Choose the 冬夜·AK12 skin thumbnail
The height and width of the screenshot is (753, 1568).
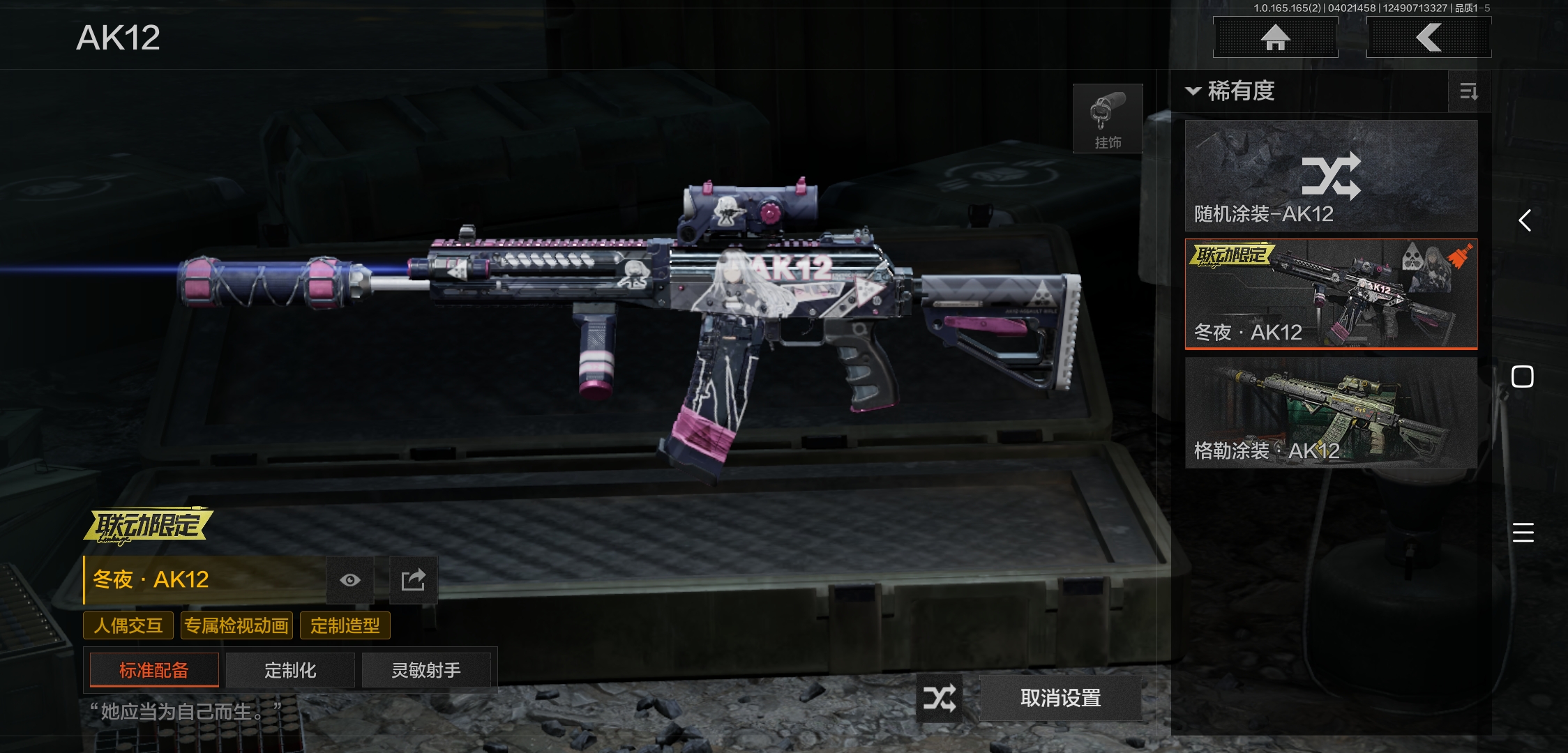click(1331, 294)
